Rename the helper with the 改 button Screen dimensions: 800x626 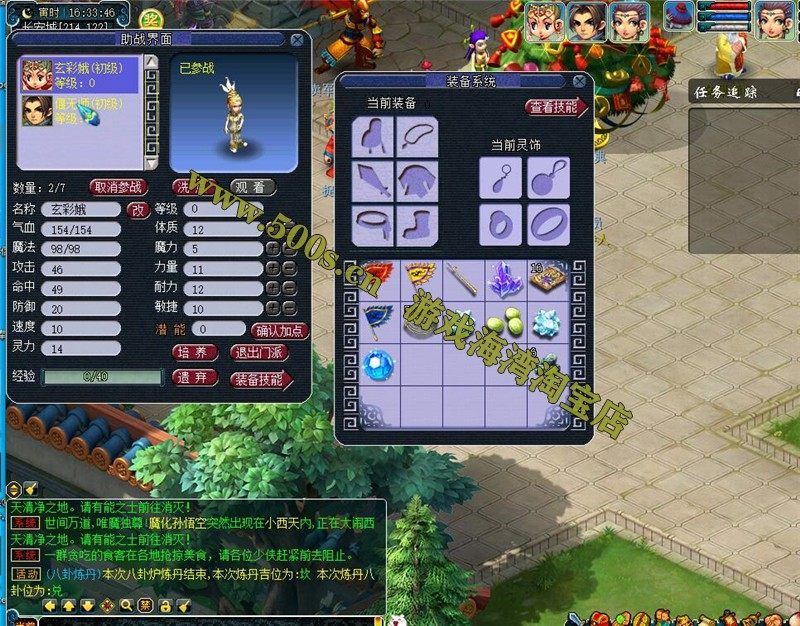point(139,209)
